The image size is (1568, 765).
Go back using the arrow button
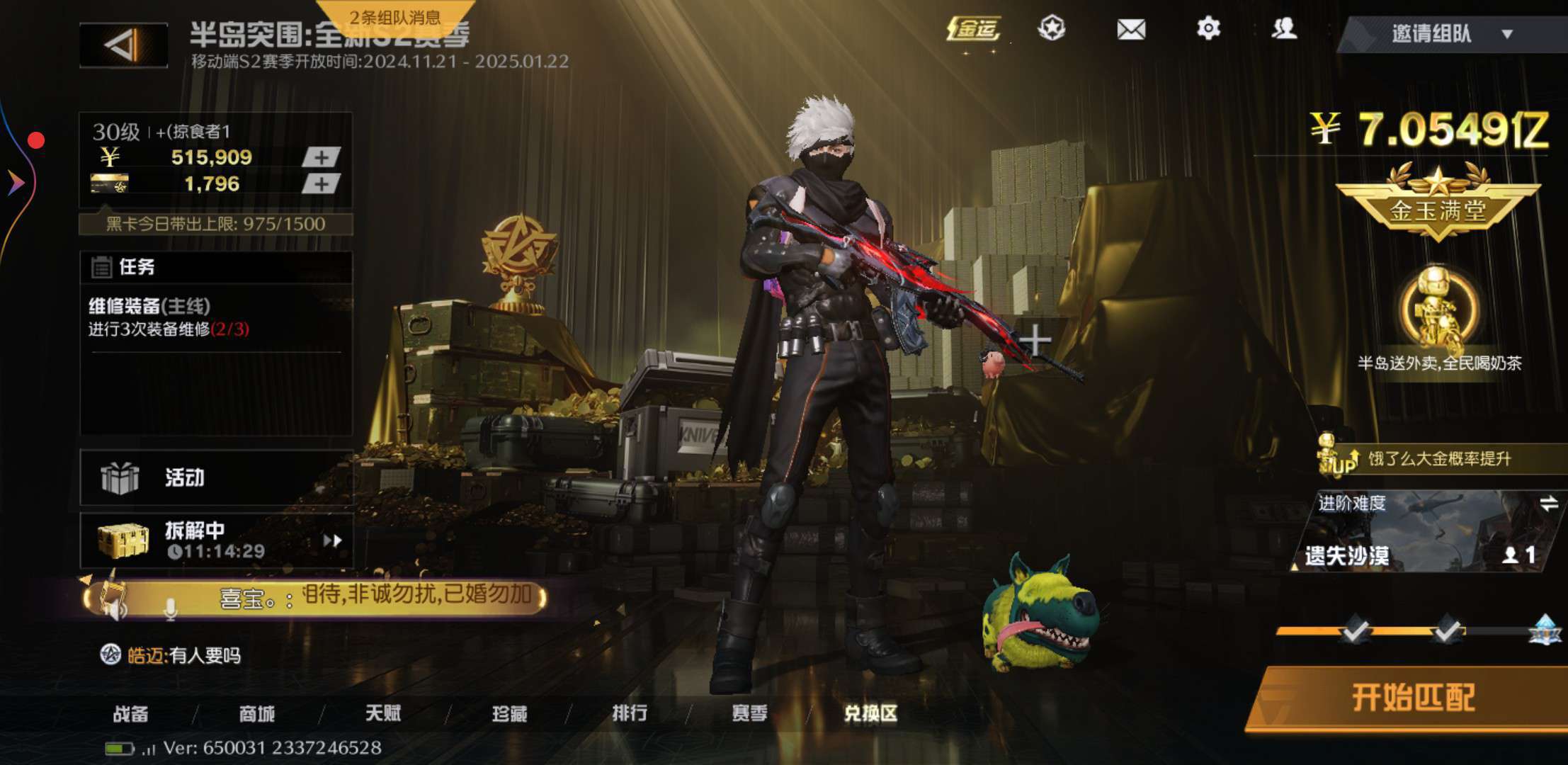(124, 46)
